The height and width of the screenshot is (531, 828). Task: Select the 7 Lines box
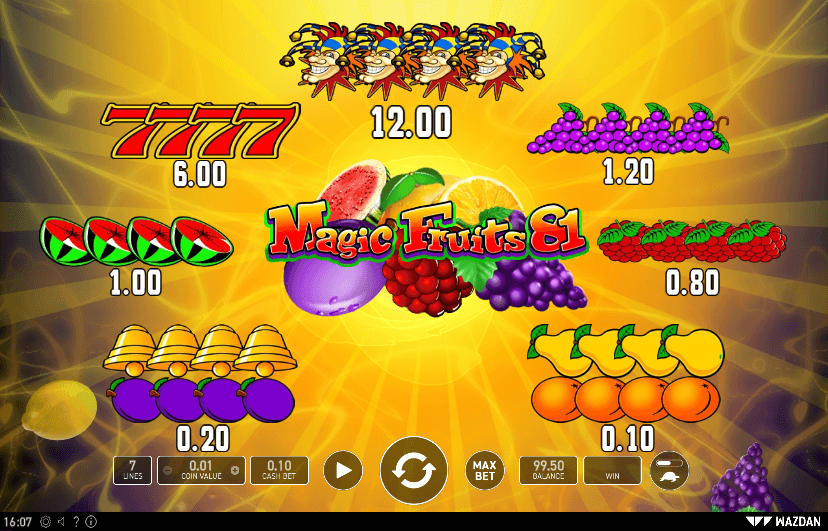[133, 470]
